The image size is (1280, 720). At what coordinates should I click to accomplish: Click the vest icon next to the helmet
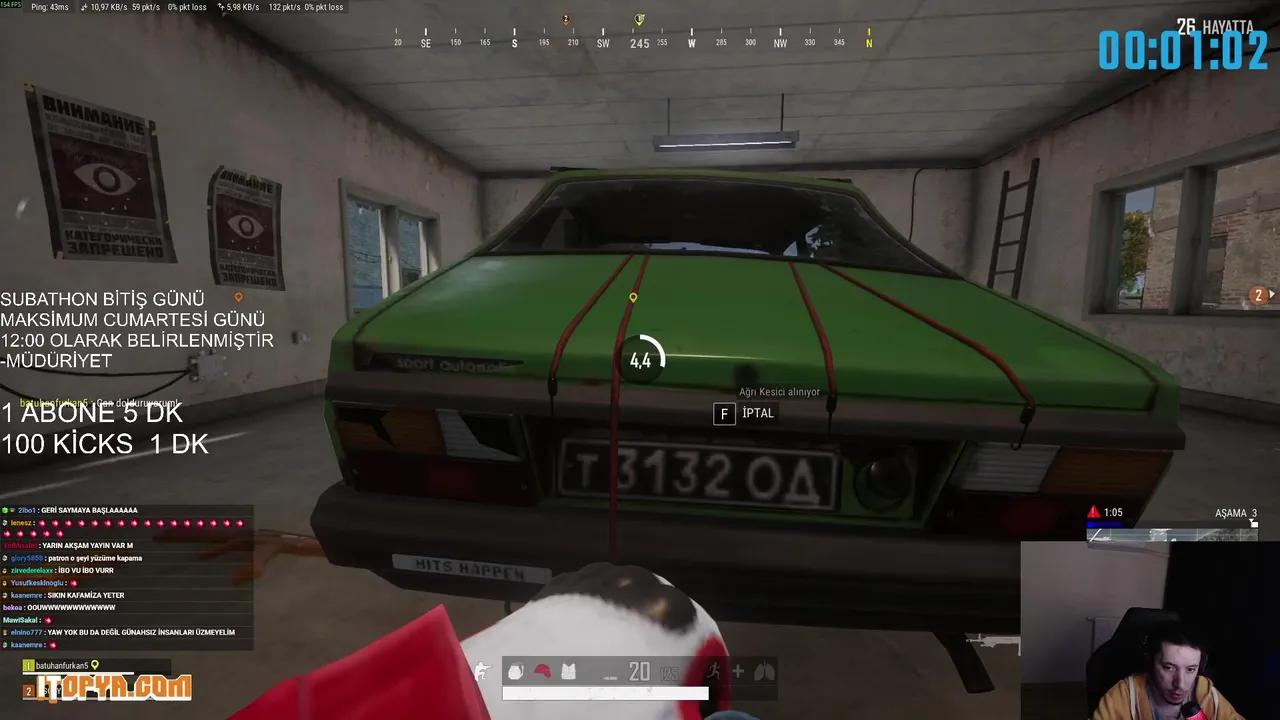(568, 672)
